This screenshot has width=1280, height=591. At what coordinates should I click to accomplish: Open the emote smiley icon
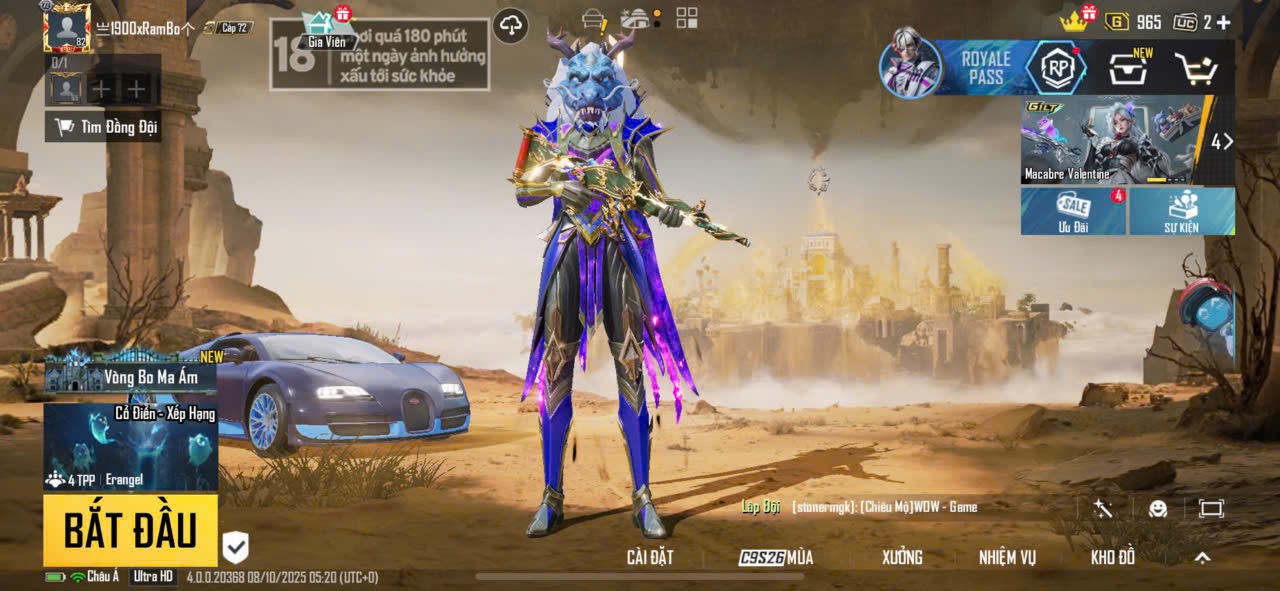[x=1158, y=508]
